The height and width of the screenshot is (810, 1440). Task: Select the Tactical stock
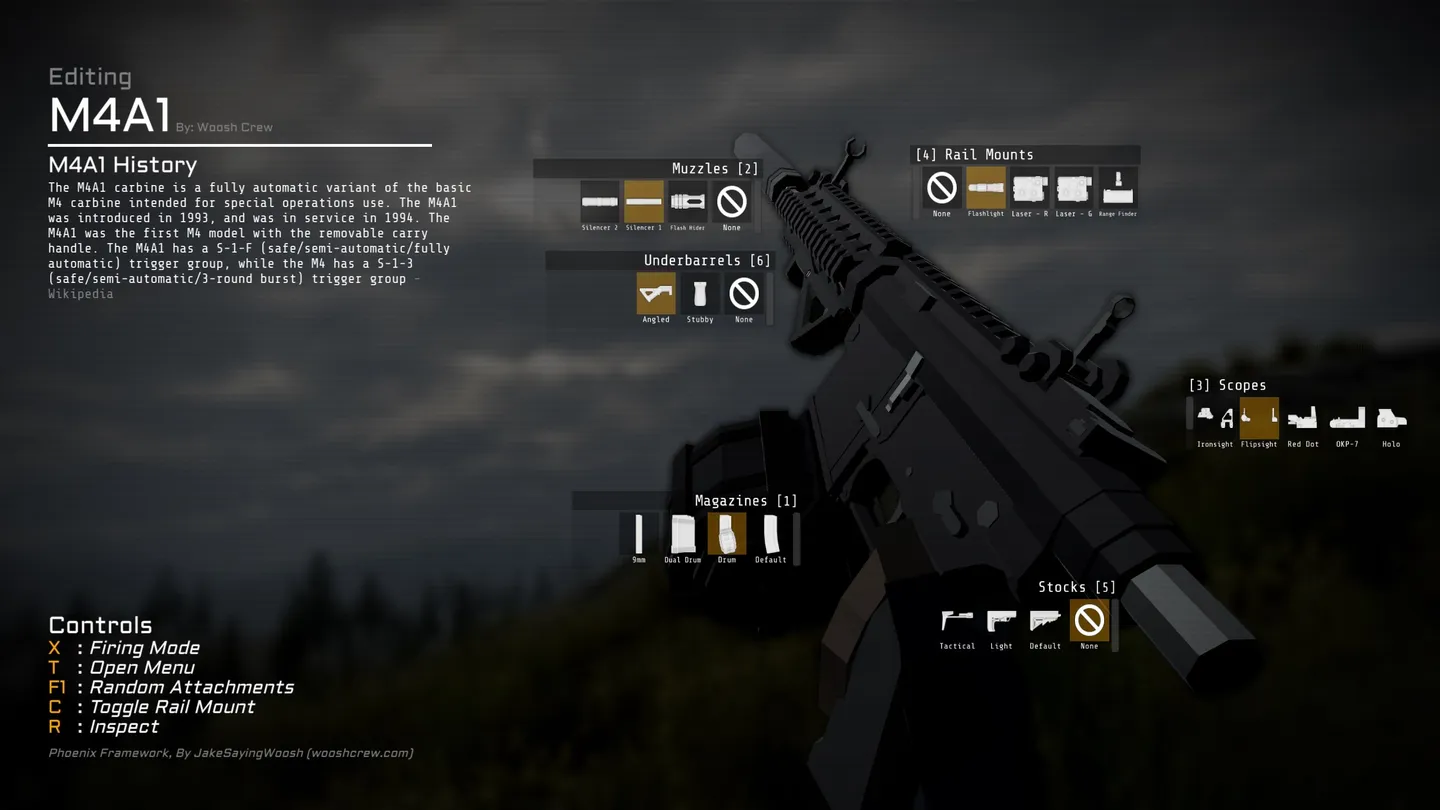[x=957, y=621]
